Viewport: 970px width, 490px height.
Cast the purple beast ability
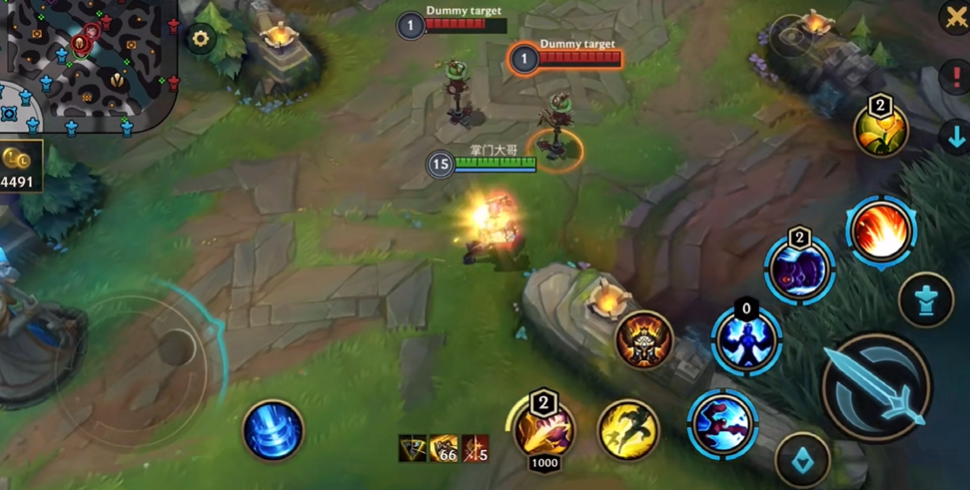(799, 270)
